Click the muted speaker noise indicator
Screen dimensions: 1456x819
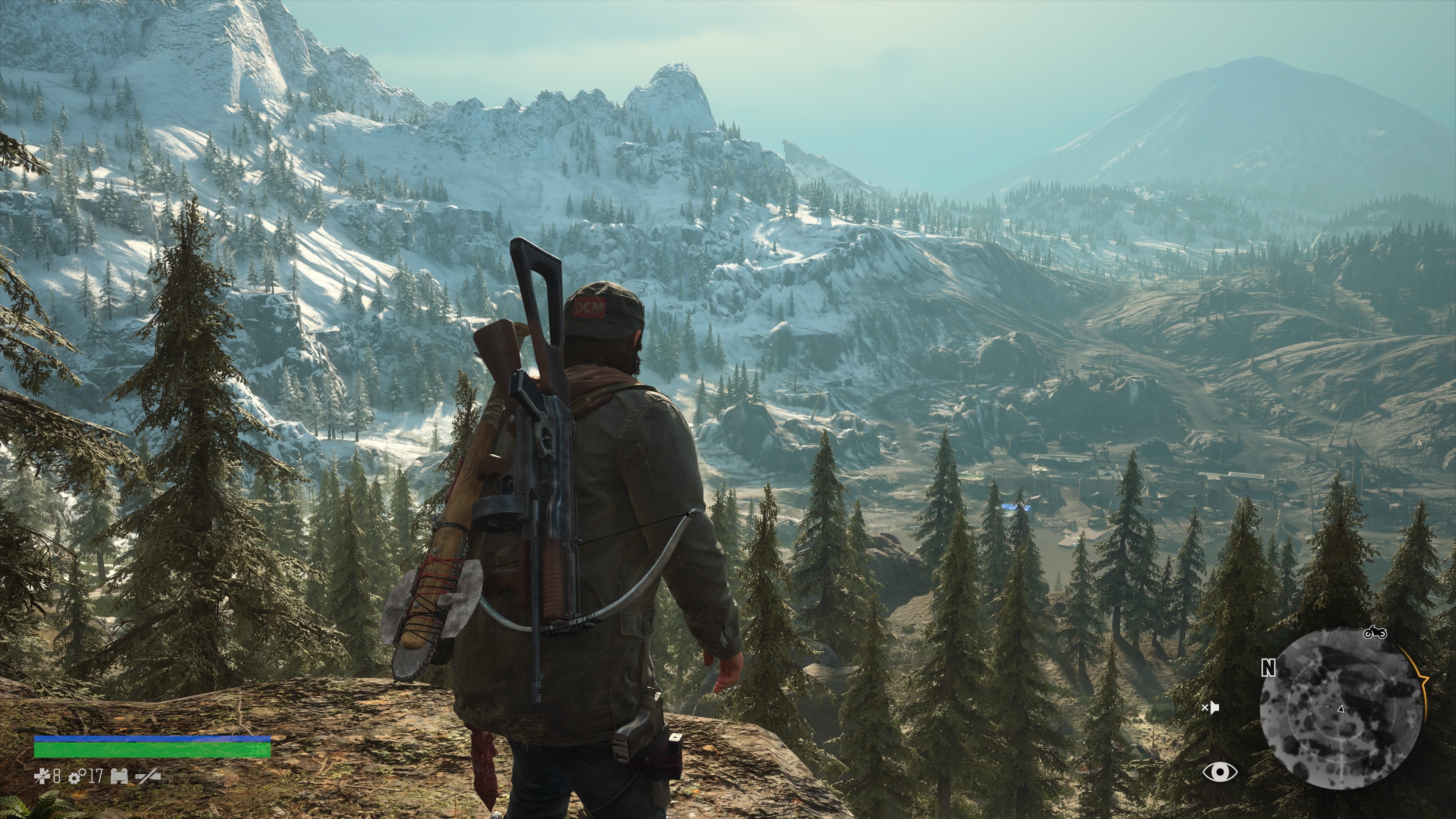1210,708
